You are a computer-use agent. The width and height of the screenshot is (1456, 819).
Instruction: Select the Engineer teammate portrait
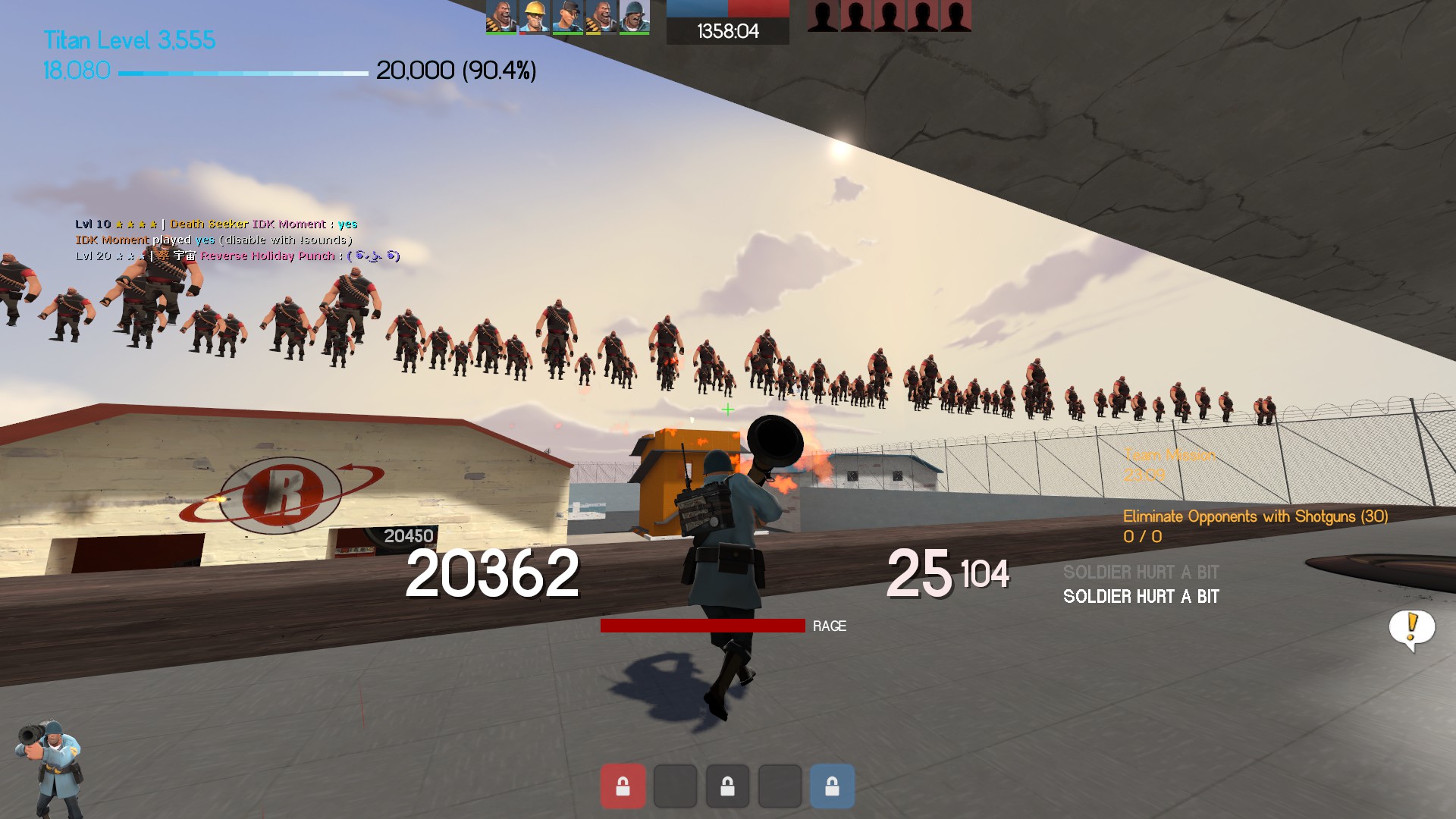(x=534, y=17)
